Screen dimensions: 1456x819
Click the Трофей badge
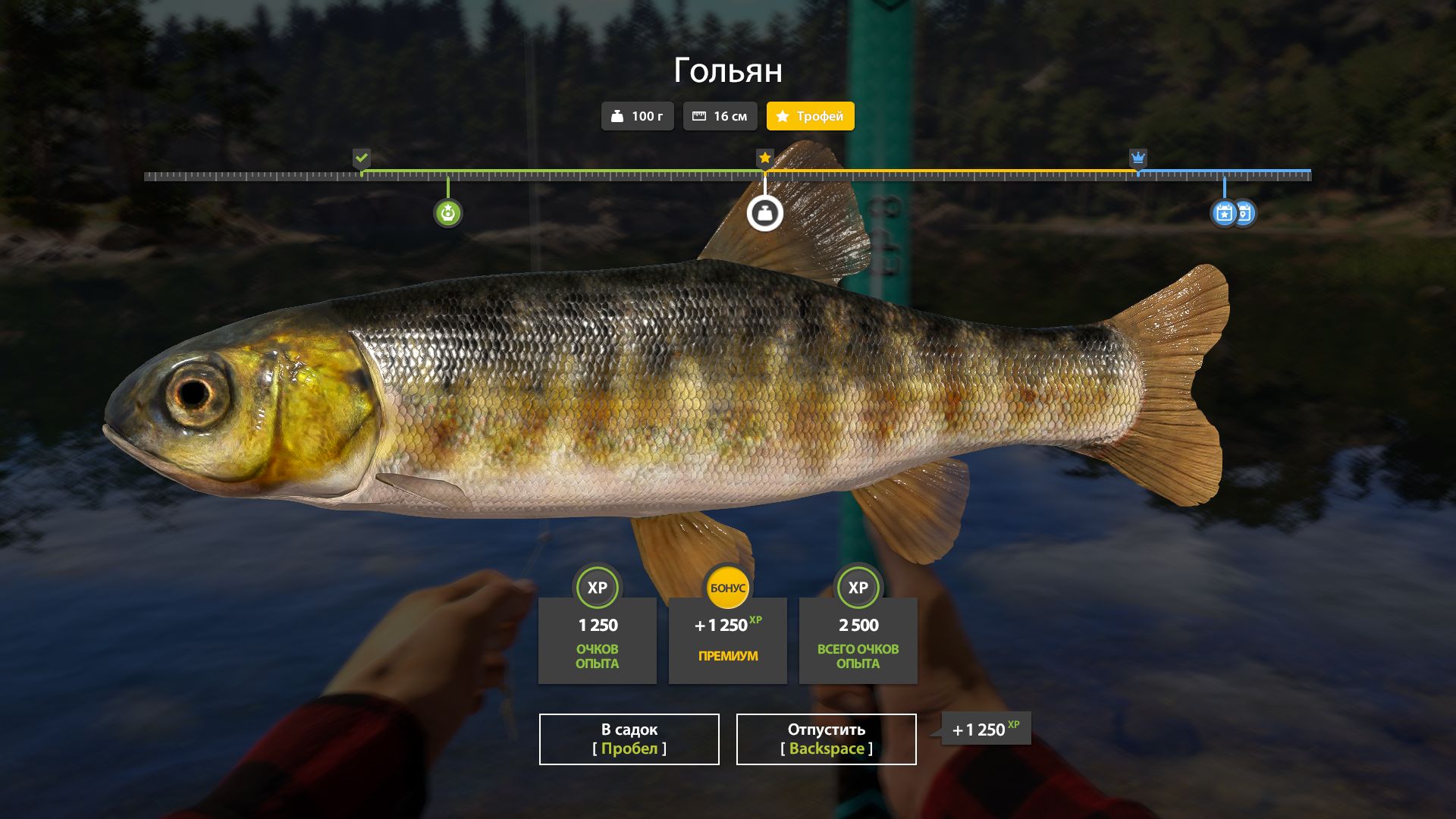(810, 116)
